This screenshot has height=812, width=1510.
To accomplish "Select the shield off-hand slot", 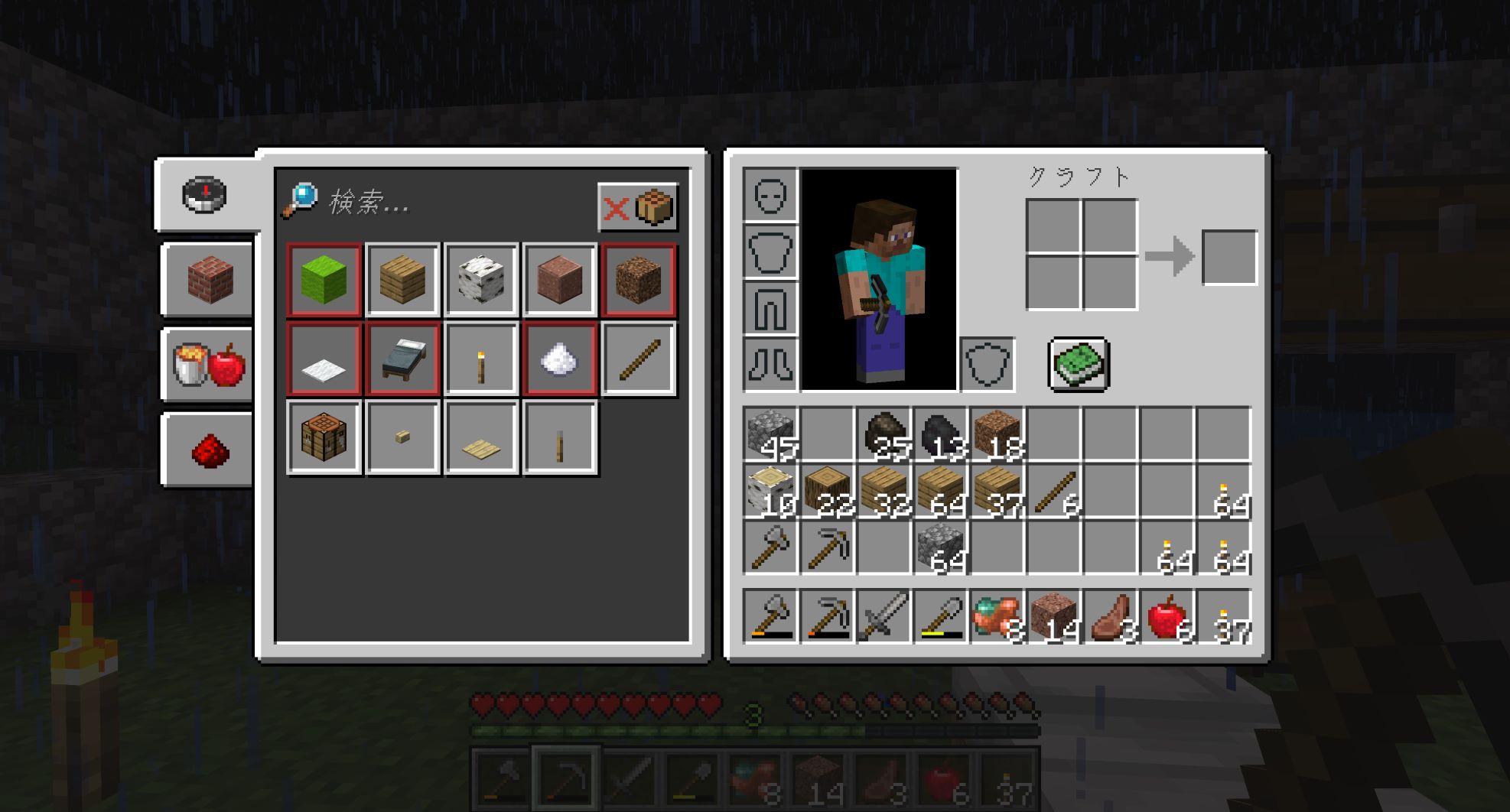I will 988,364.
